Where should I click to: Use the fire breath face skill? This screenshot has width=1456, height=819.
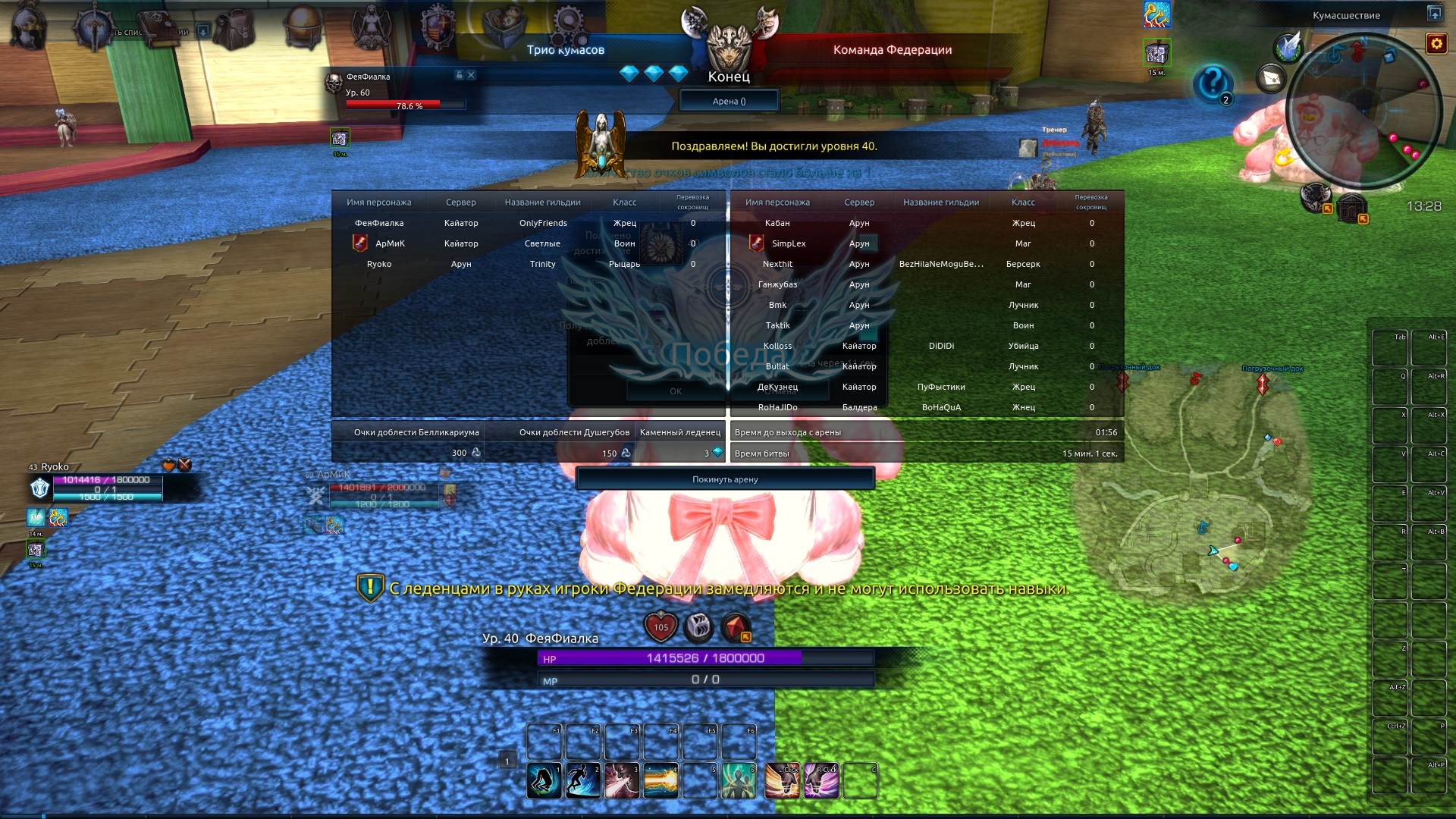[x=622, y=781]
